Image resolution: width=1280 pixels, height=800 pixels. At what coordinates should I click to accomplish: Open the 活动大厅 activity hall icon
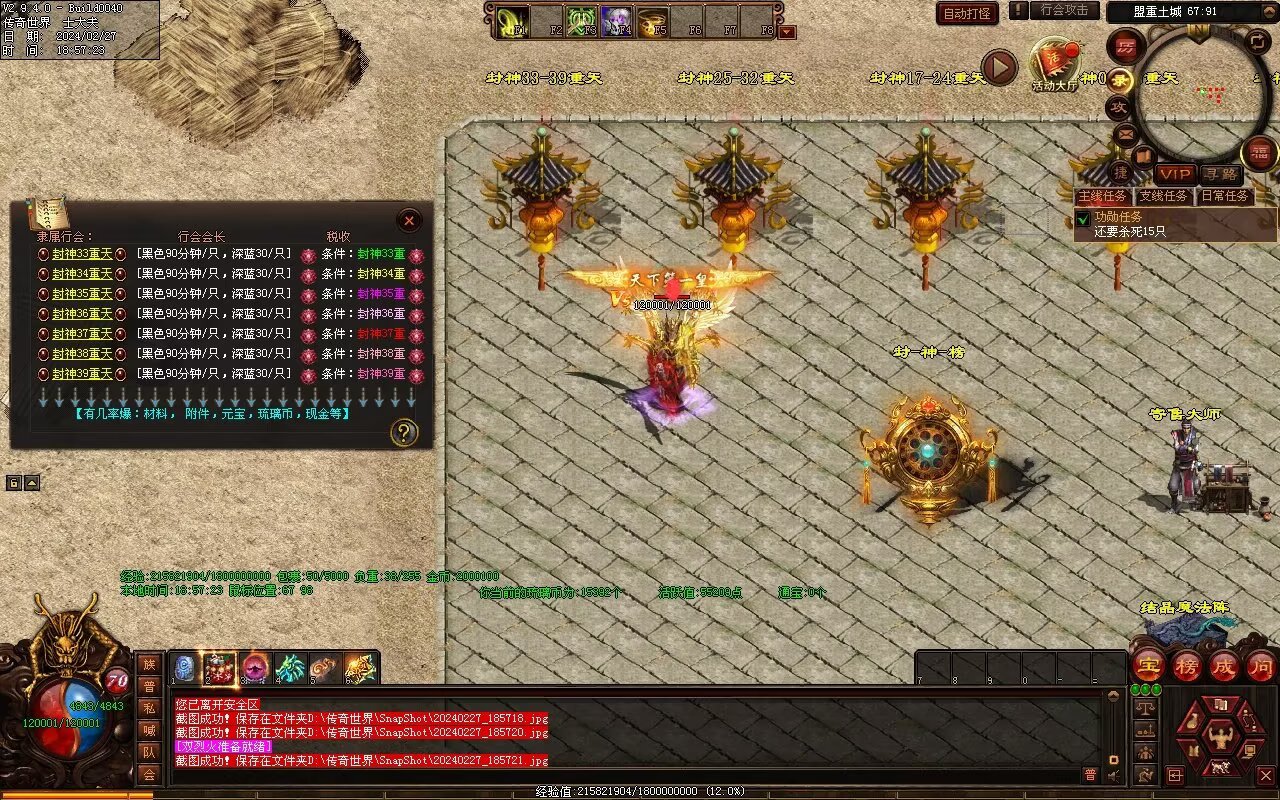[x=1055, y=64]
